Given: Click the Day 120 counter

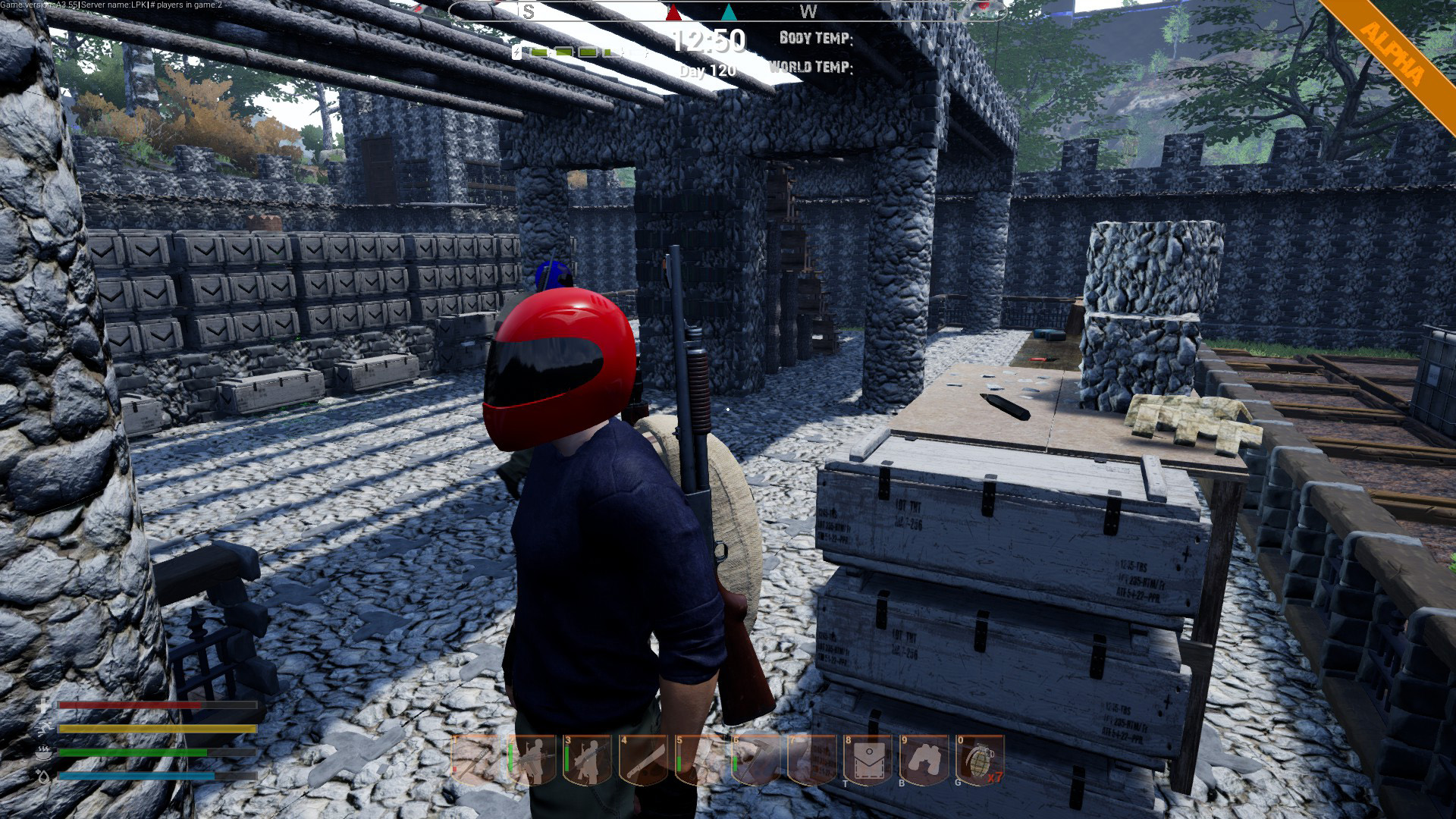Looking at the screenshot, I should (x=708, y=70).
